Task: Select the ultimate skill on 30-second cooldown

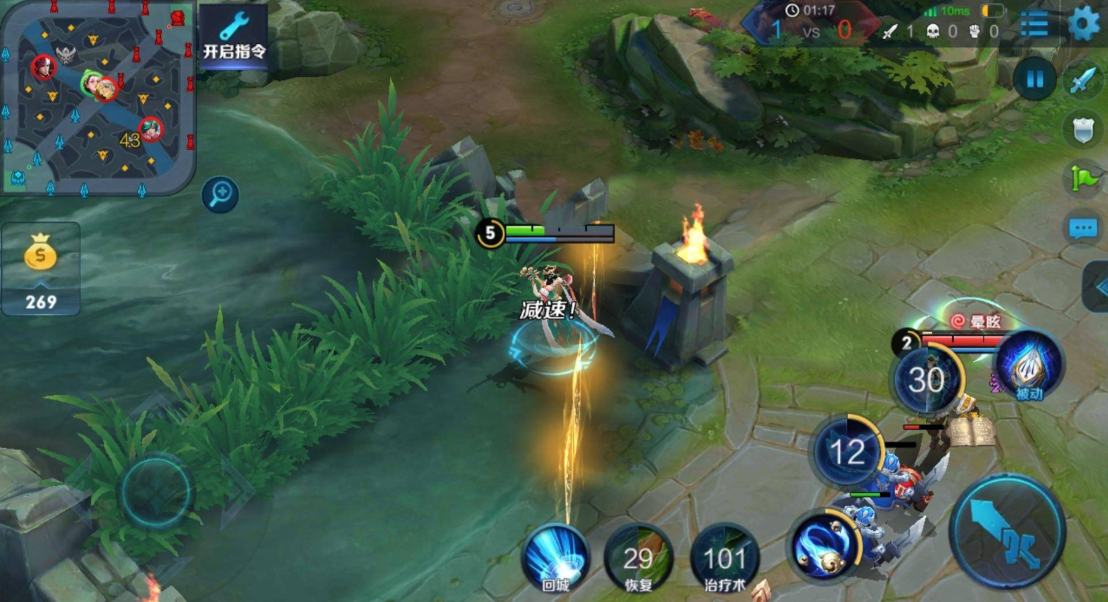Action: pyautogui.click(x=927, y=380)
